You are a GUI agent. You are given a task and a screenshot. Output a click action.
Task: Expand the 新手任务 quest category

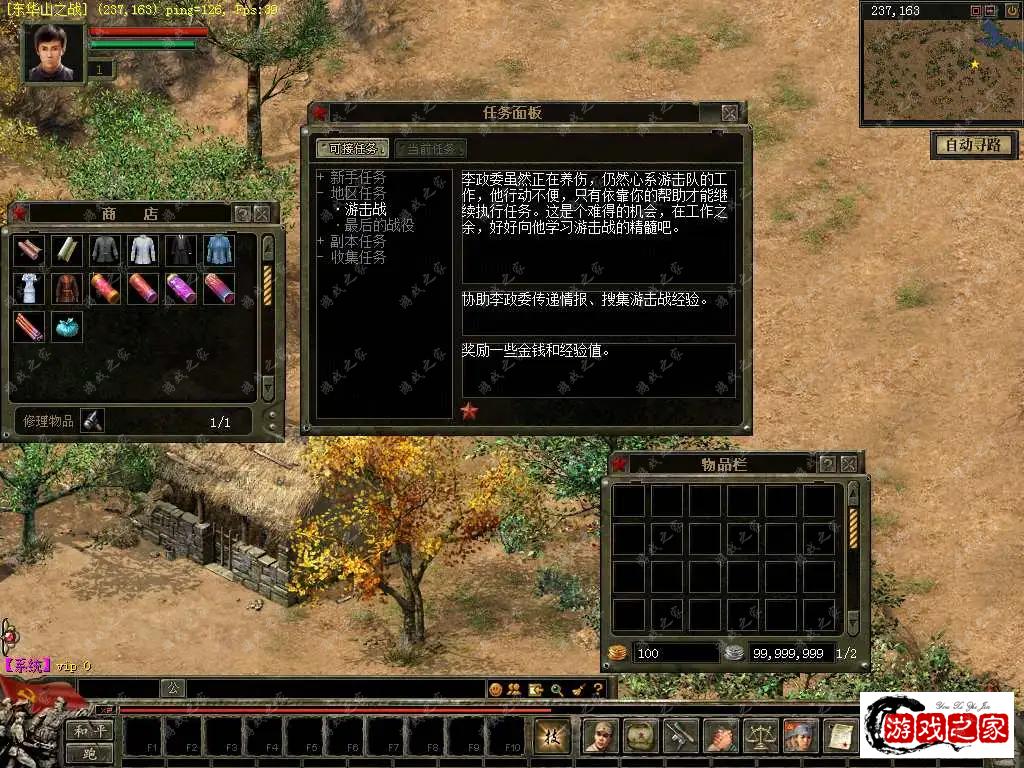pos(357,177)
